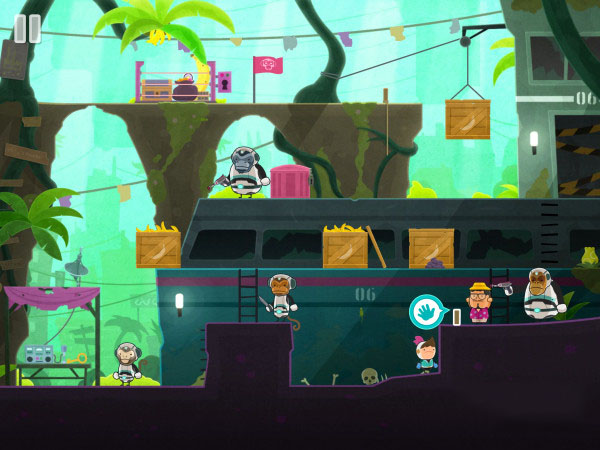Tap the blue hand interaction bubble
Viewport: 600px width, 450px height.
point(427,312)
